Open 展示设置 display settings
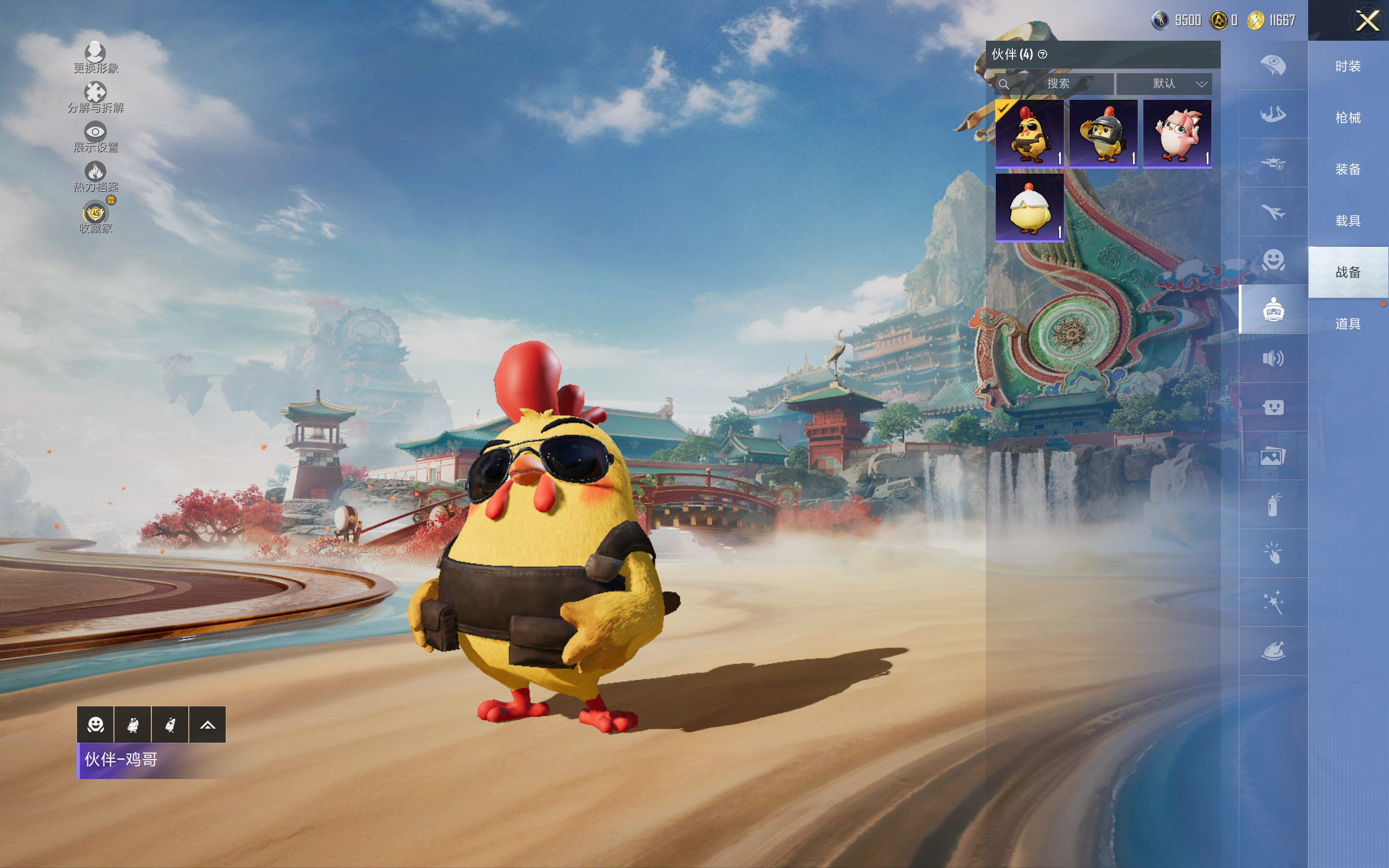Viewport: 1389px width, 868px height. tap(95, 137)
